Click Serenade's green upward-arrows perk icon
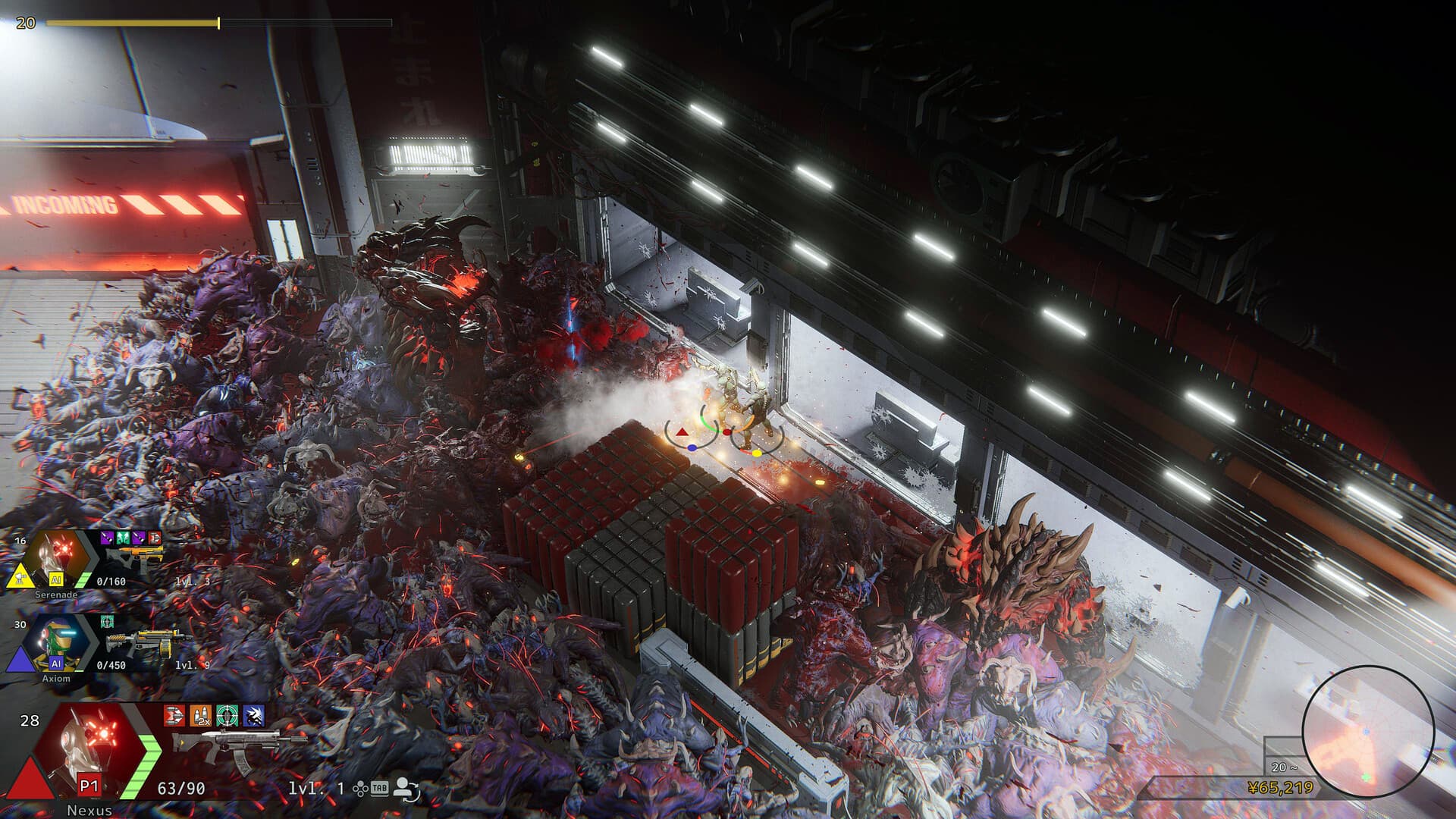The width and height of the screenshot is (1456, 819). click(122, 538)
